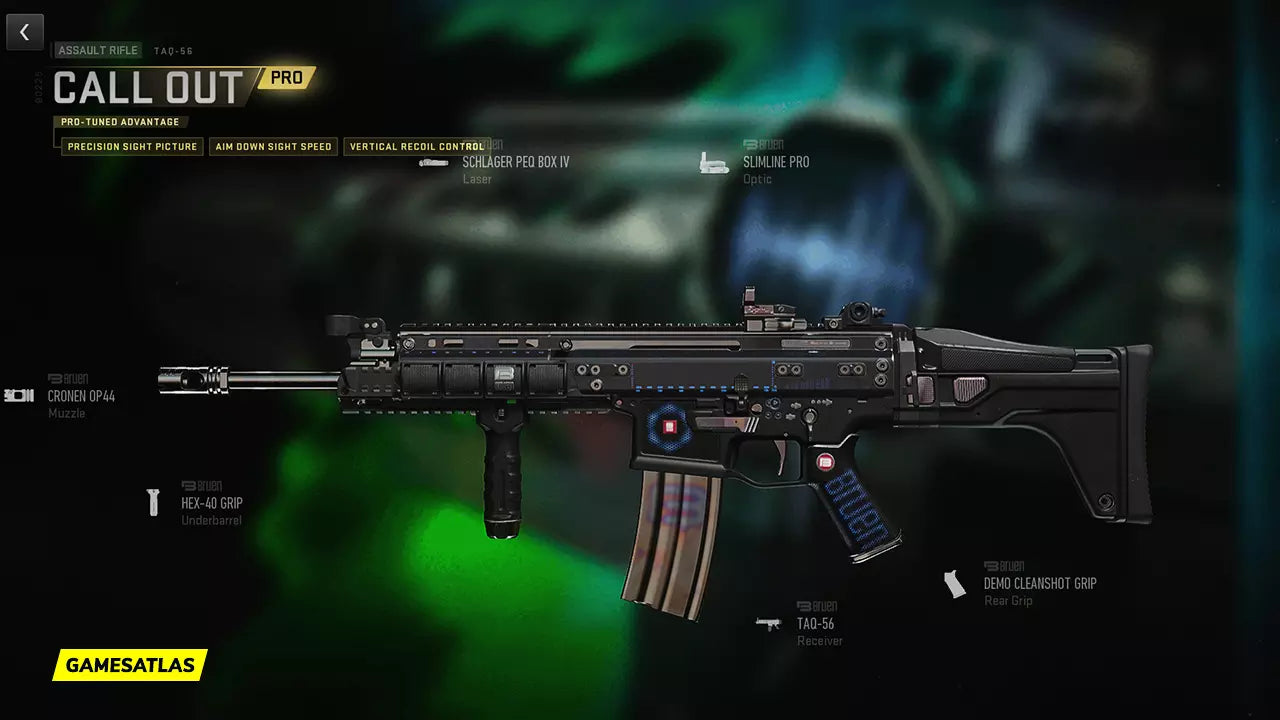
Task: Select the Hex-40 Grip underbarrel slot
Action: click(211, 503)
